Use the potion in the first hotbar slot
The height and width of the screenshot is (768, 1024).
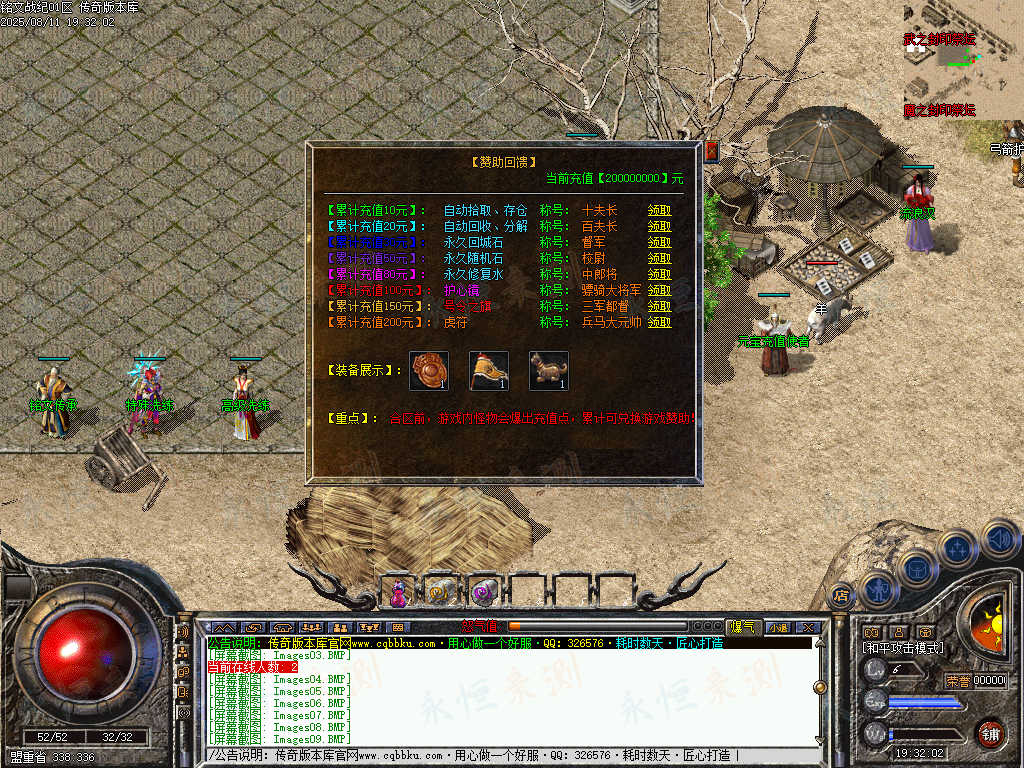click(399, 593)
